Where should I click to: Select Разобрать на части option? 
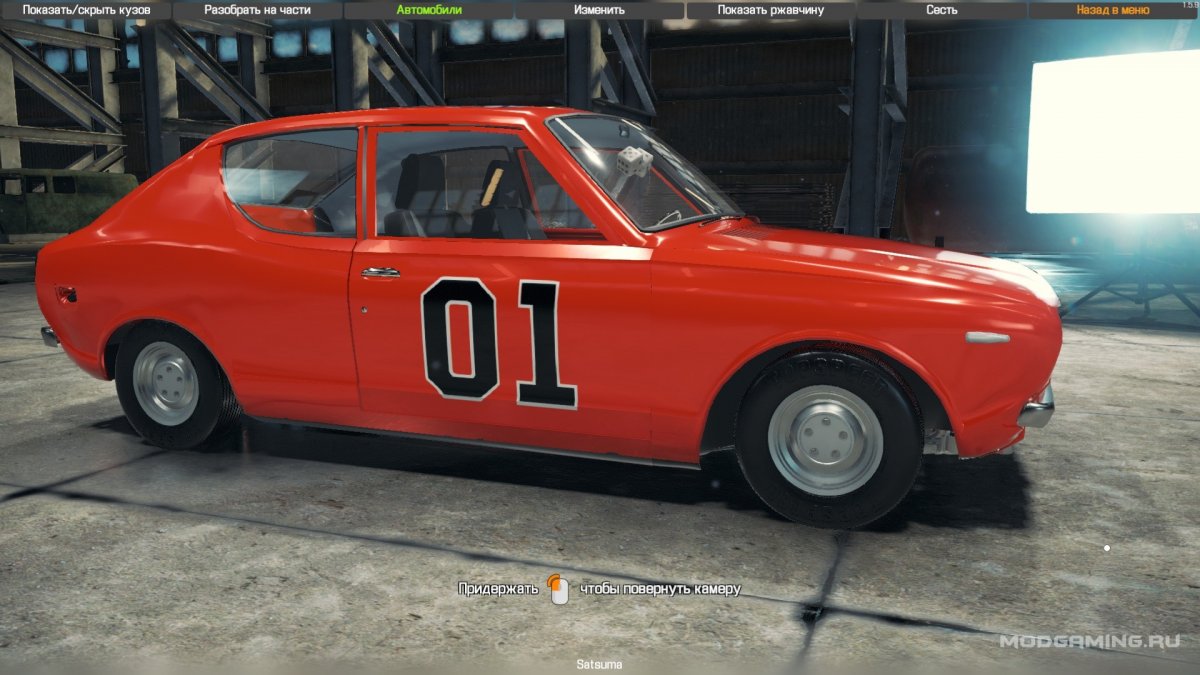pyautogui.click(x=257, y=10)
